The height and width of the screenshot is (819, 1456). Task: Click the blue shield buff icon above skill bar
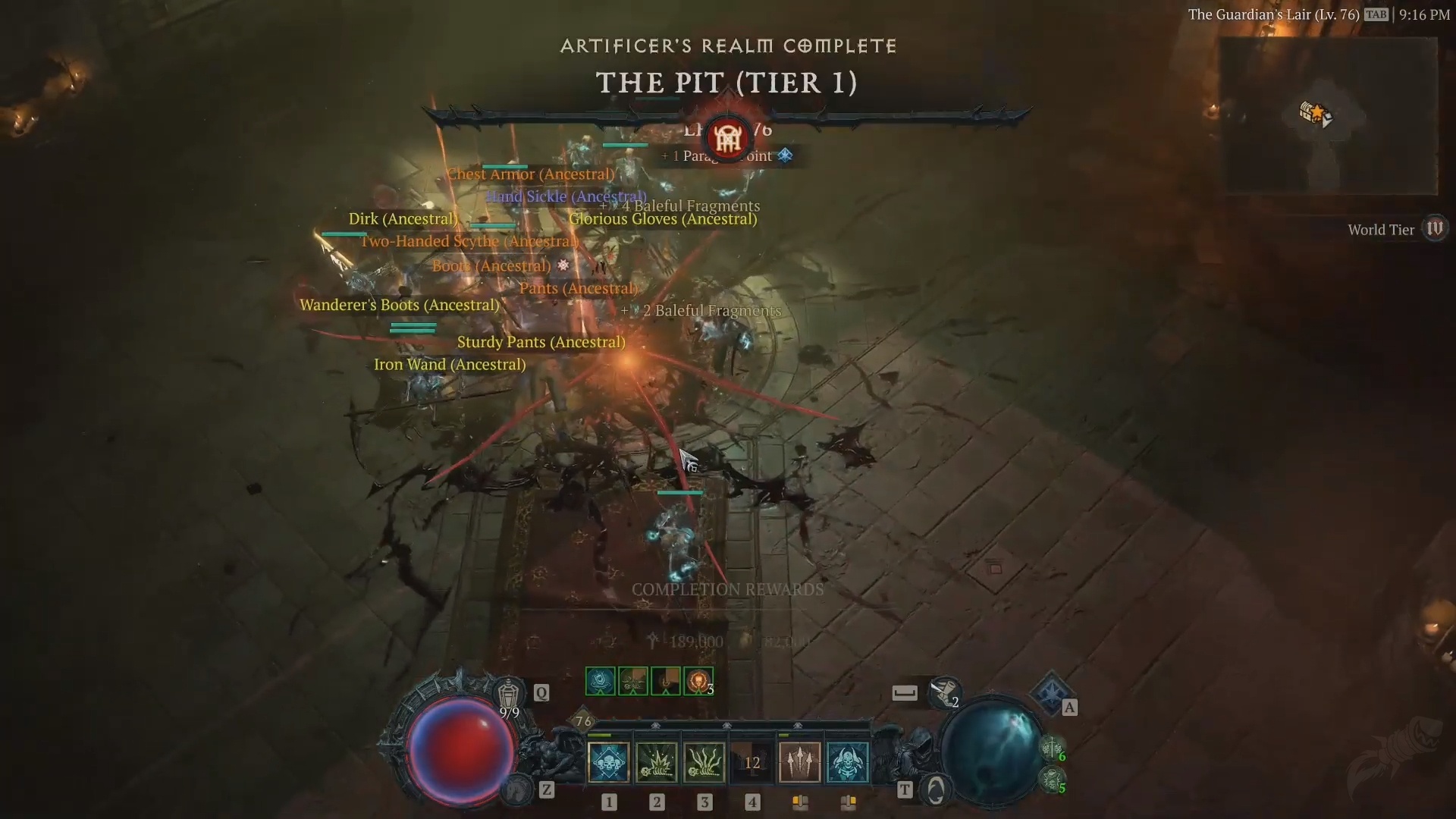pyautogui.click(x=601, y=681)
